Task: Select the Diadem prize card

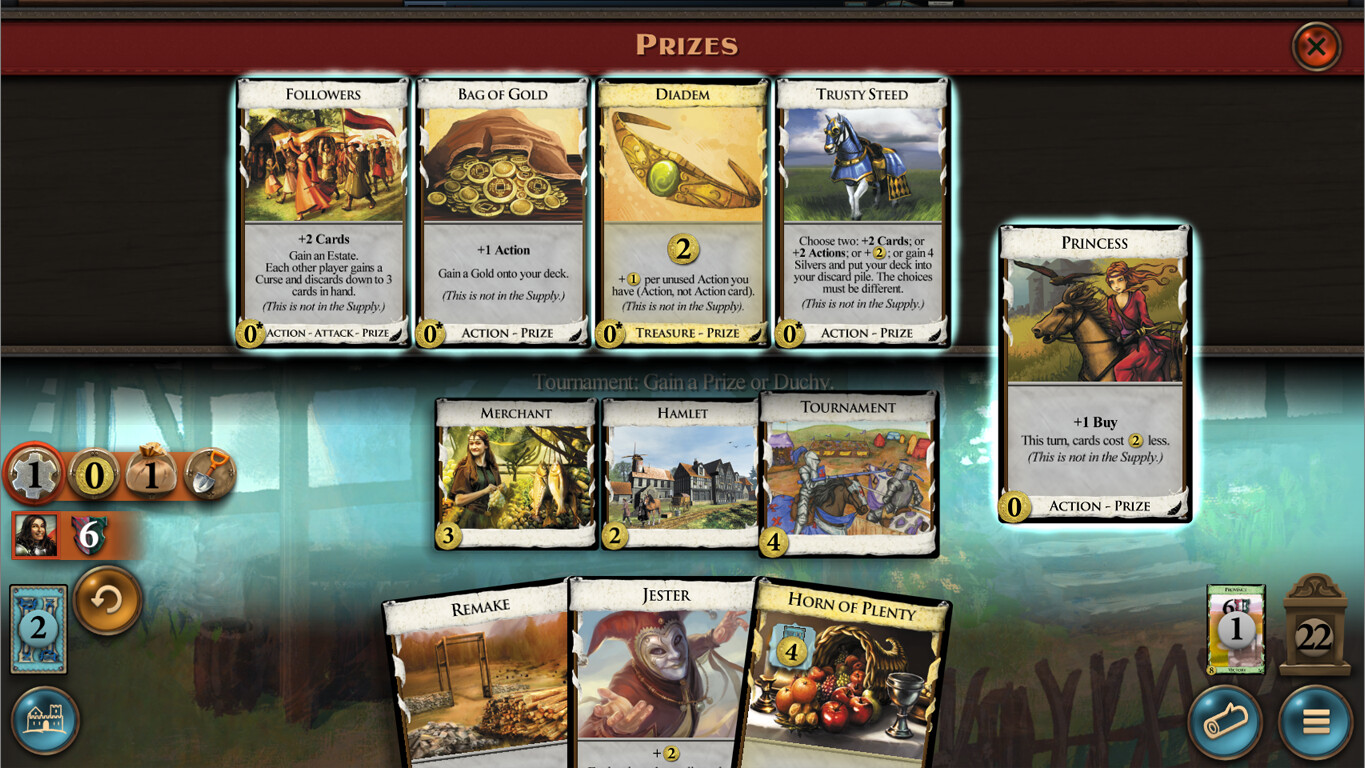Action: click(682, 212)
